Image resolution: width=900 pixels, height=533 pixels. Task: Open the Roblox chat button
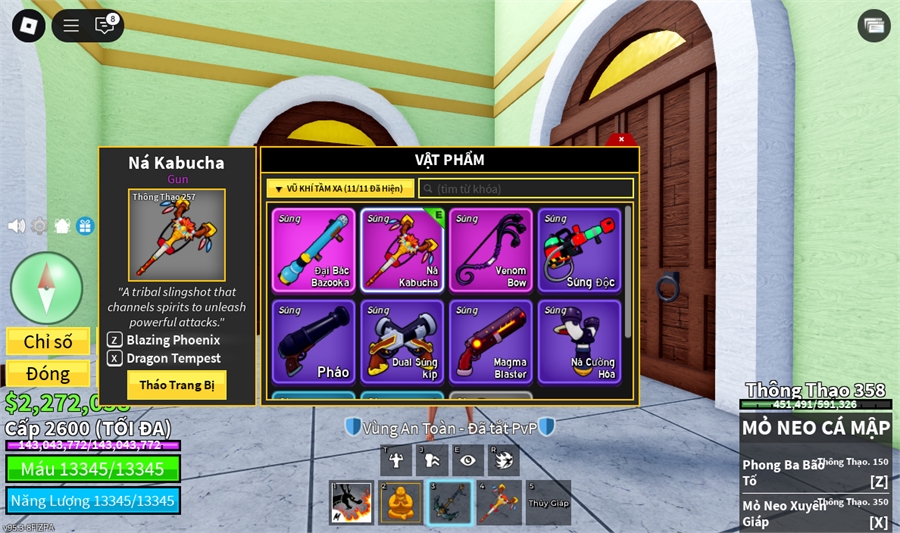[x=105, y=26]
